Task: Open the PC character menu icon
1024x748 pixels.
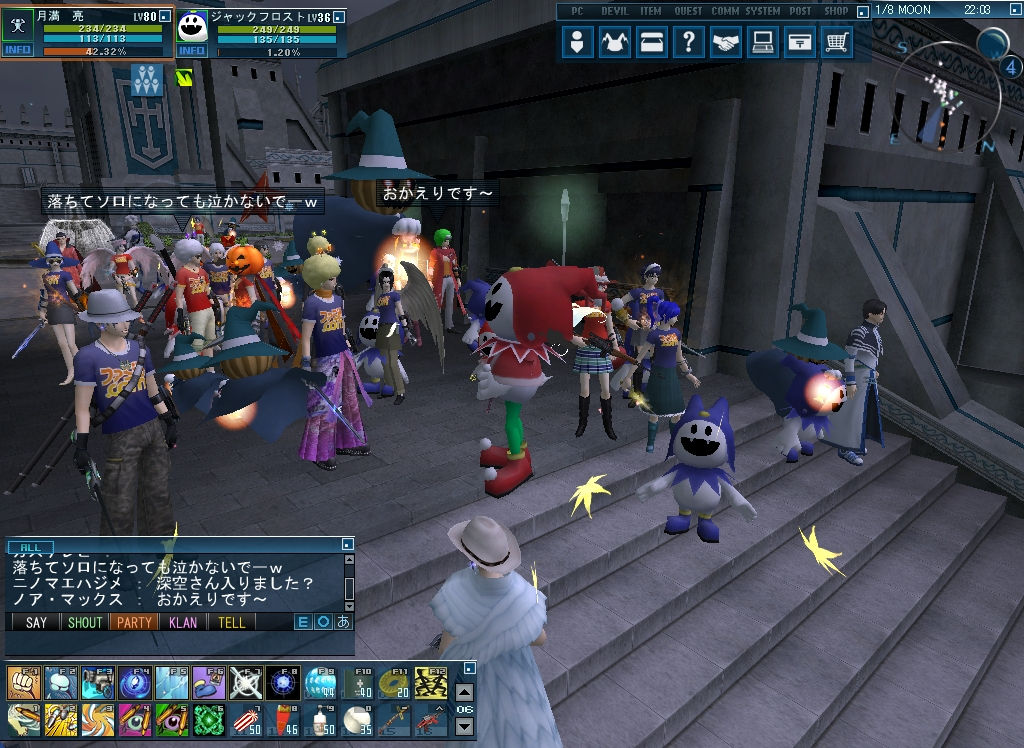Action: (x=577, y=43)
